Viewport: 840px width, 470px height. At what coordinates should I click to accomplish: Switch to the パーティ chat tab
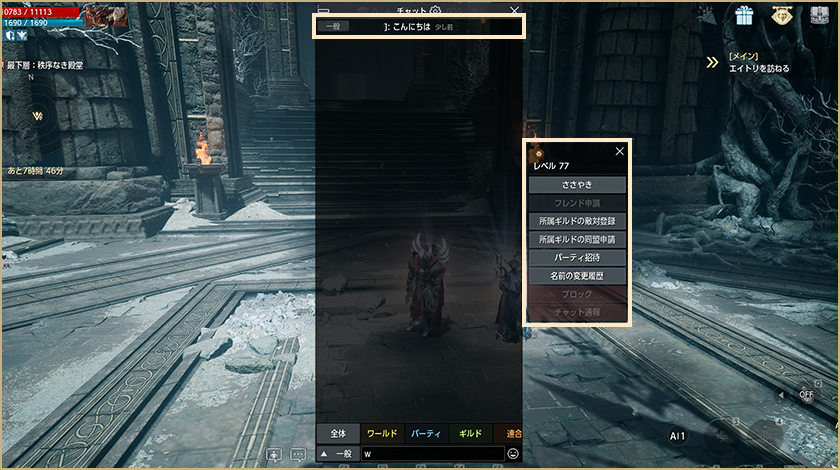pyautogui.click(x=426, y=434)
